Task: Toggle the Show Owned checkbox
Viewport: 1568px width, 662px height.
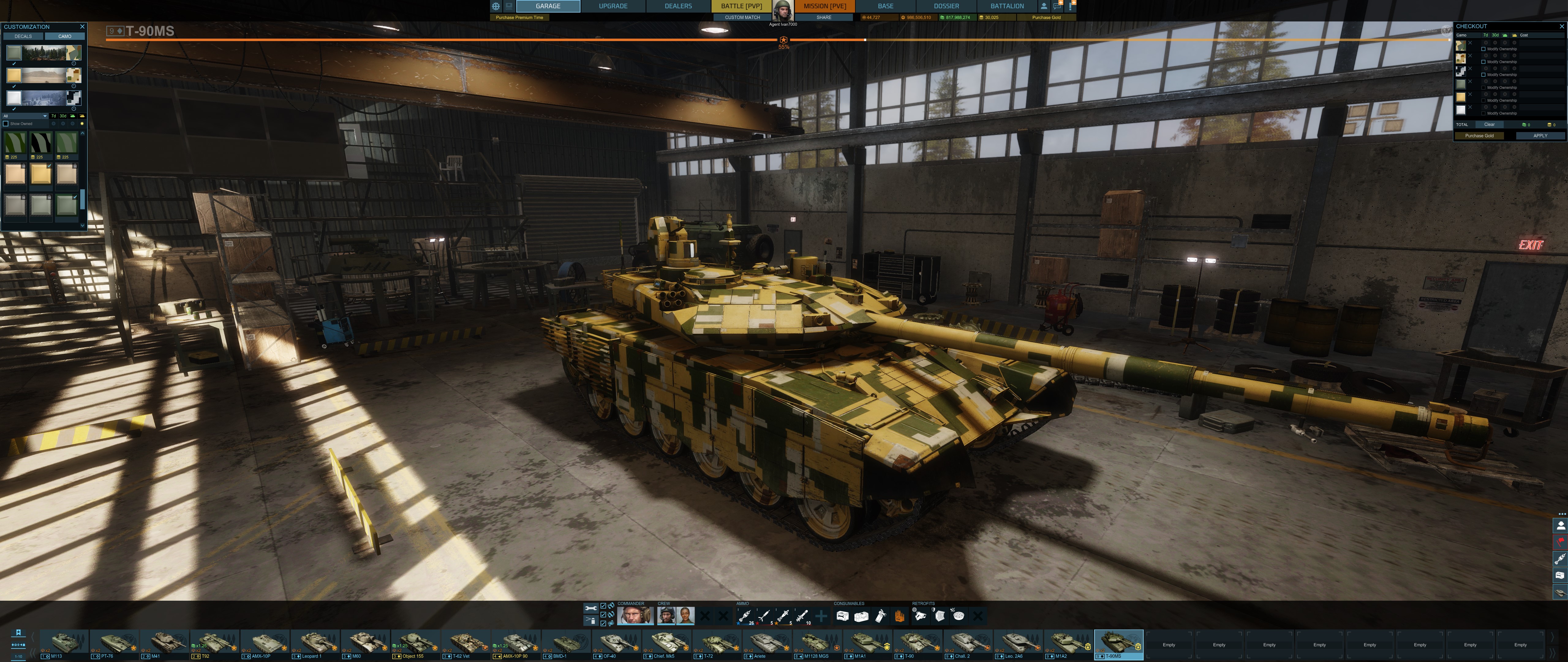Action: click(6, 124)
